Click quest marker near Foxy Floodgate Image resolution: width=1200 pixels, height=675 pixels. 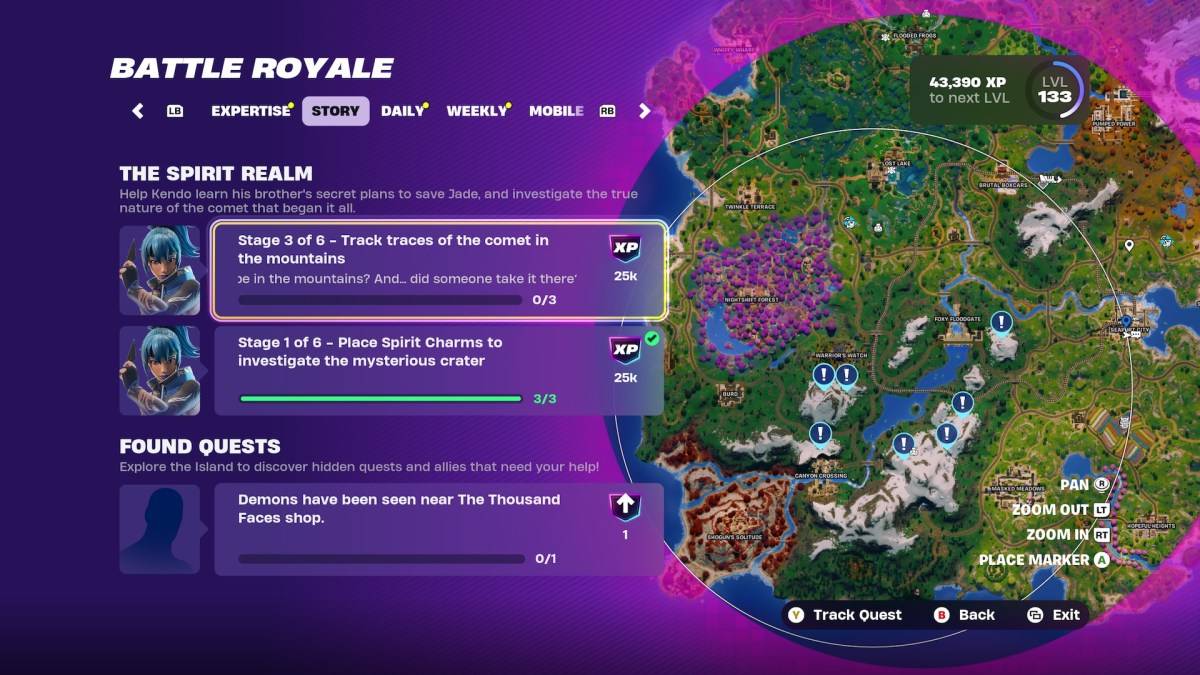click(x=1001, y=322)
